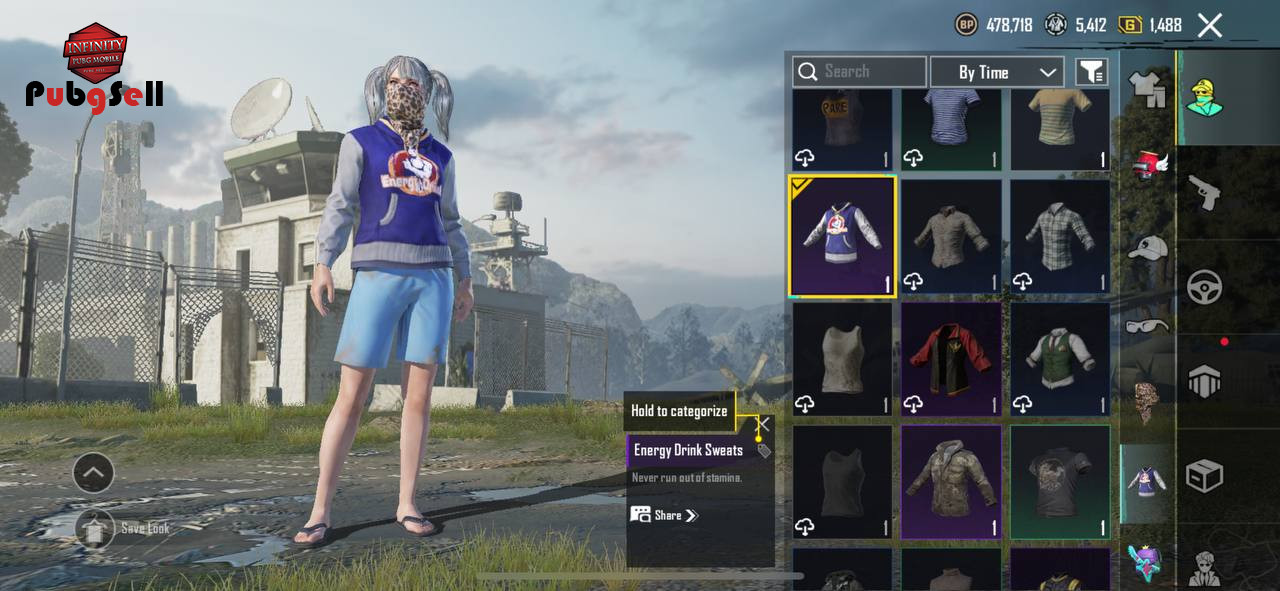The height and width of the screenshot is (591, 1280).
Task: Close the item details popup
Action: pyautogui.click(x=764, y=423)
